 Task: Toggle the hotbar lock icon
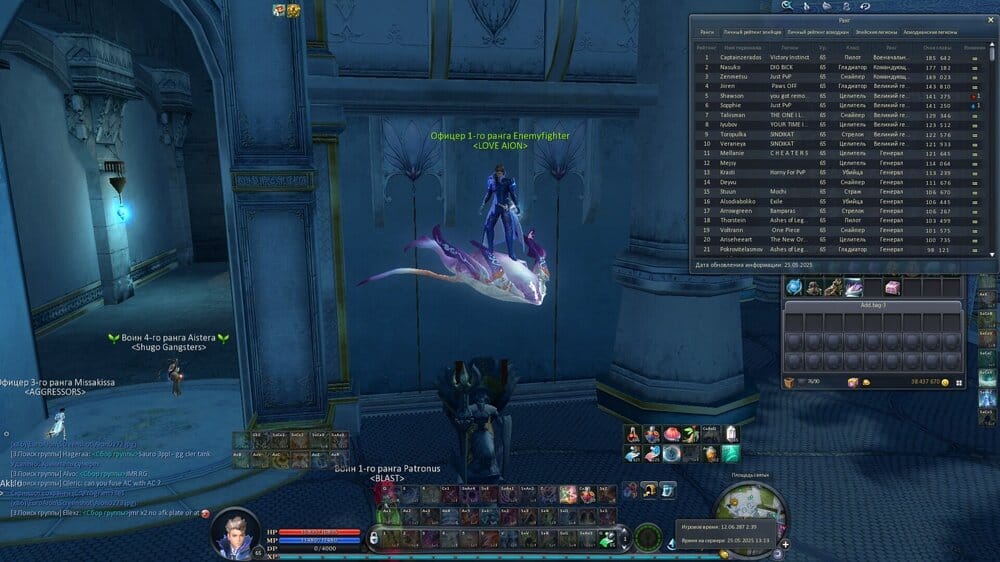373,538
